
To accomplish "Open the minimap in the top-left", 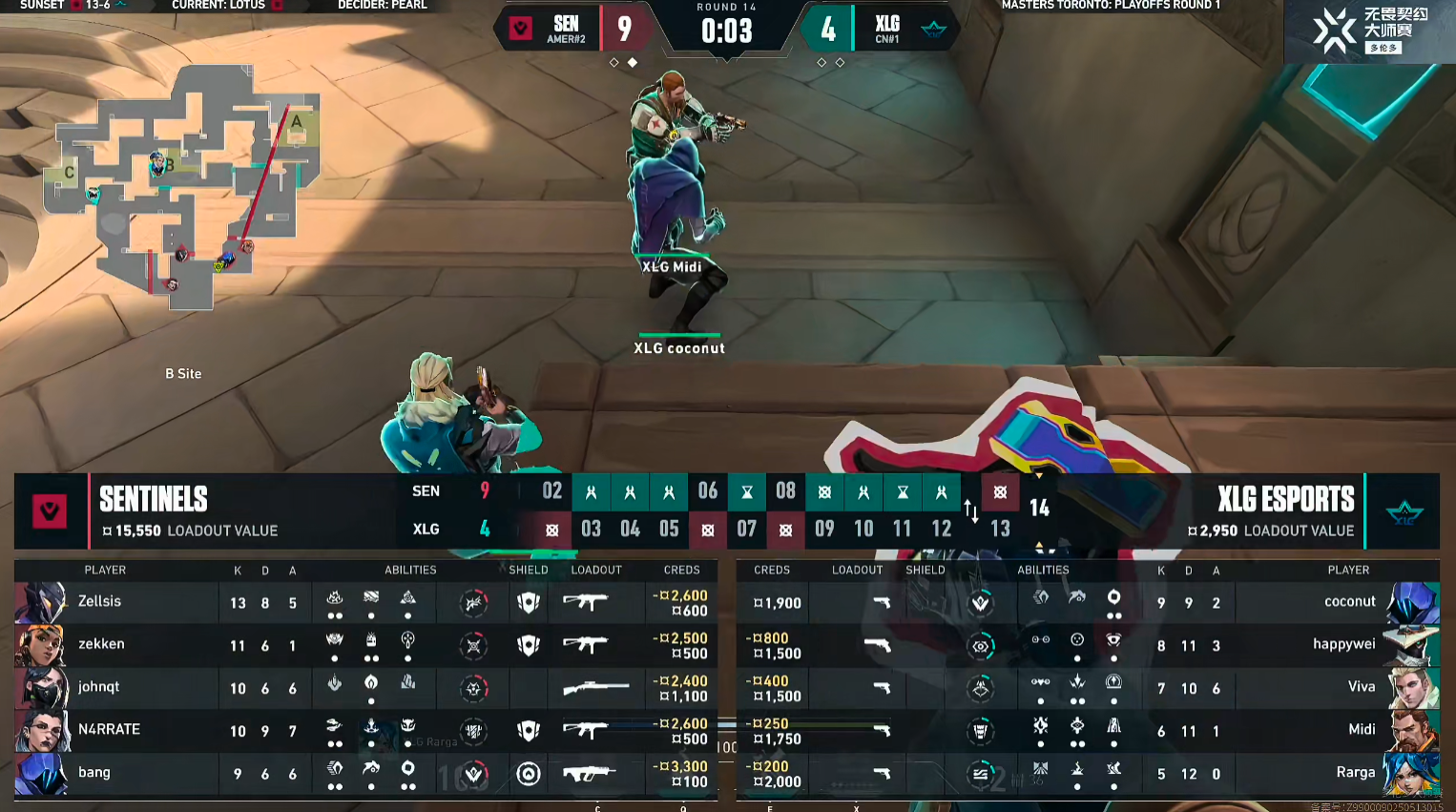I will click(181, 186).
